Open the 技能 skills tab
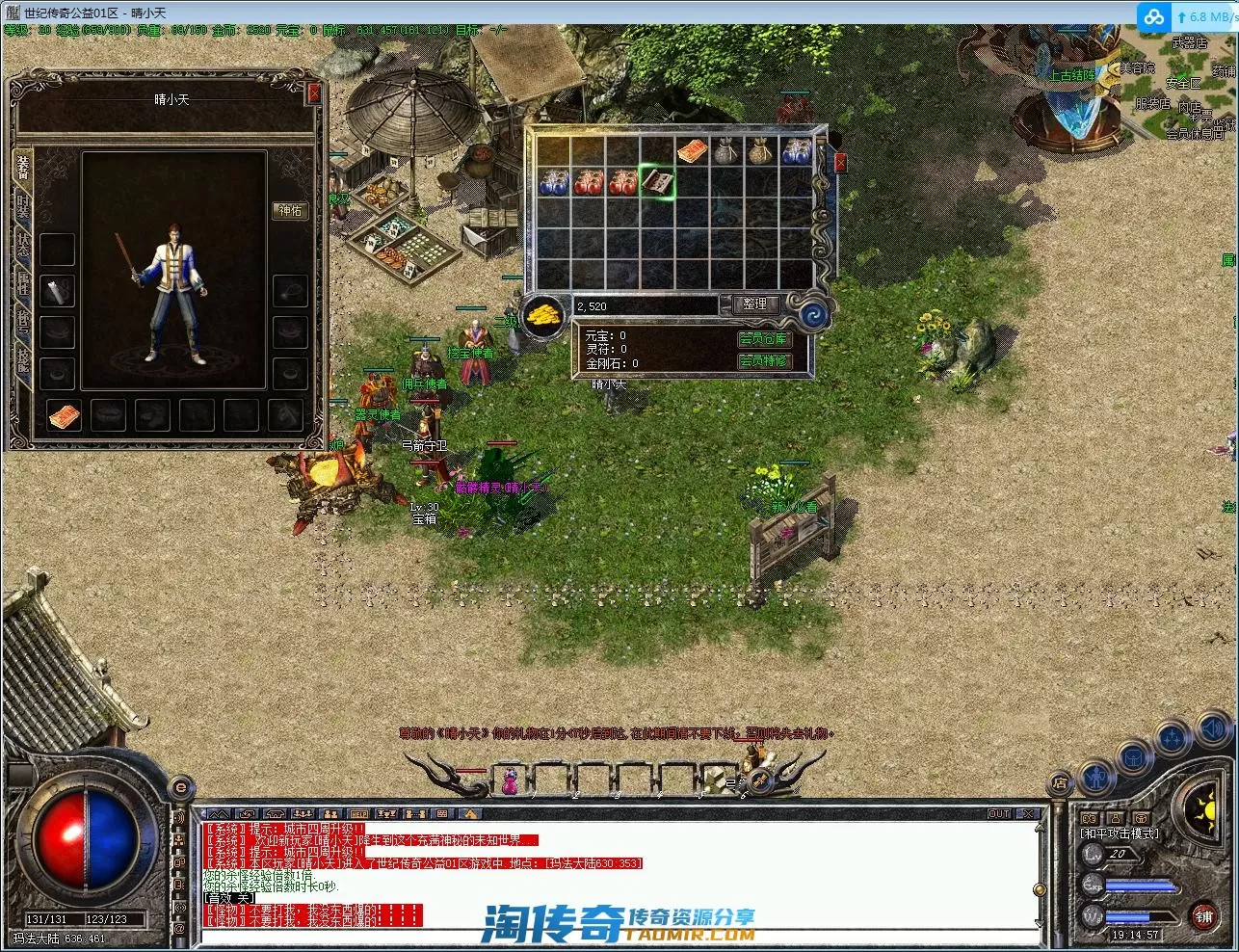The height and width of the screenshot is (952, 1239). 23,357
